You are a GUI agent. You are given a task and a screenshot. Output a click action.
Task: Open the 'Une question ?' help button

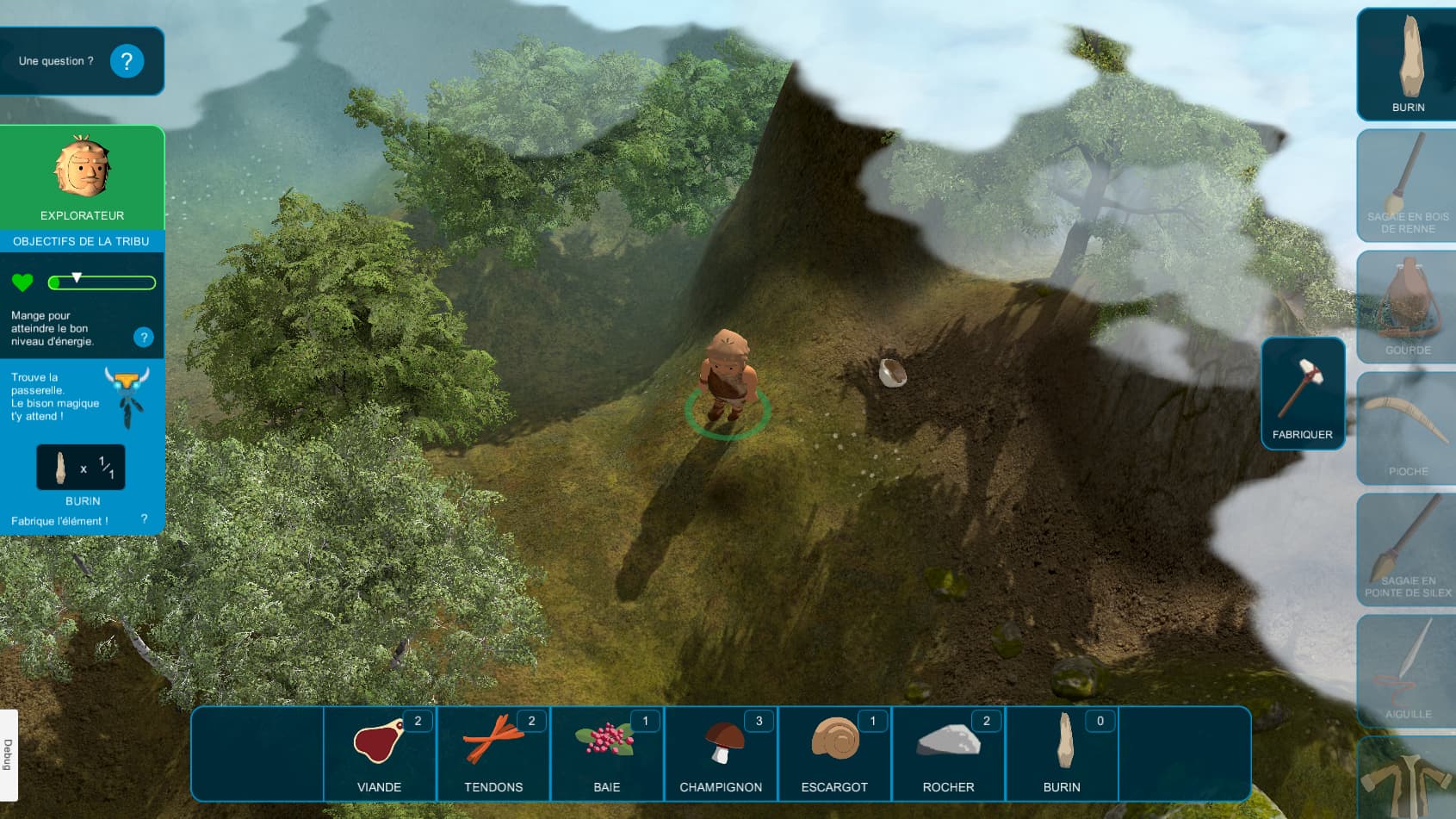pyautogui.click(x=127, y=61)
